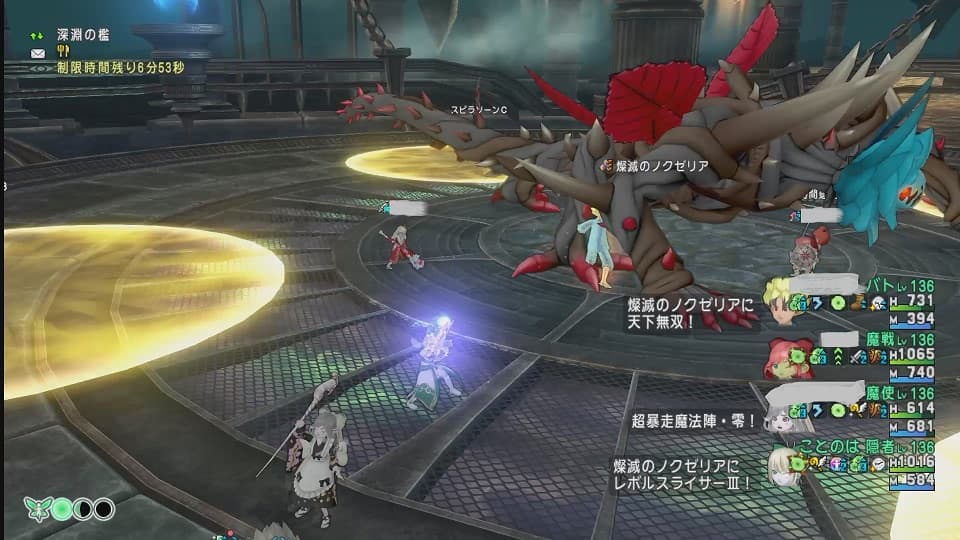960x540 pixels.
Task: Select the silver-haired 魔使 party member portrait
Action: (x=783, y=412)
